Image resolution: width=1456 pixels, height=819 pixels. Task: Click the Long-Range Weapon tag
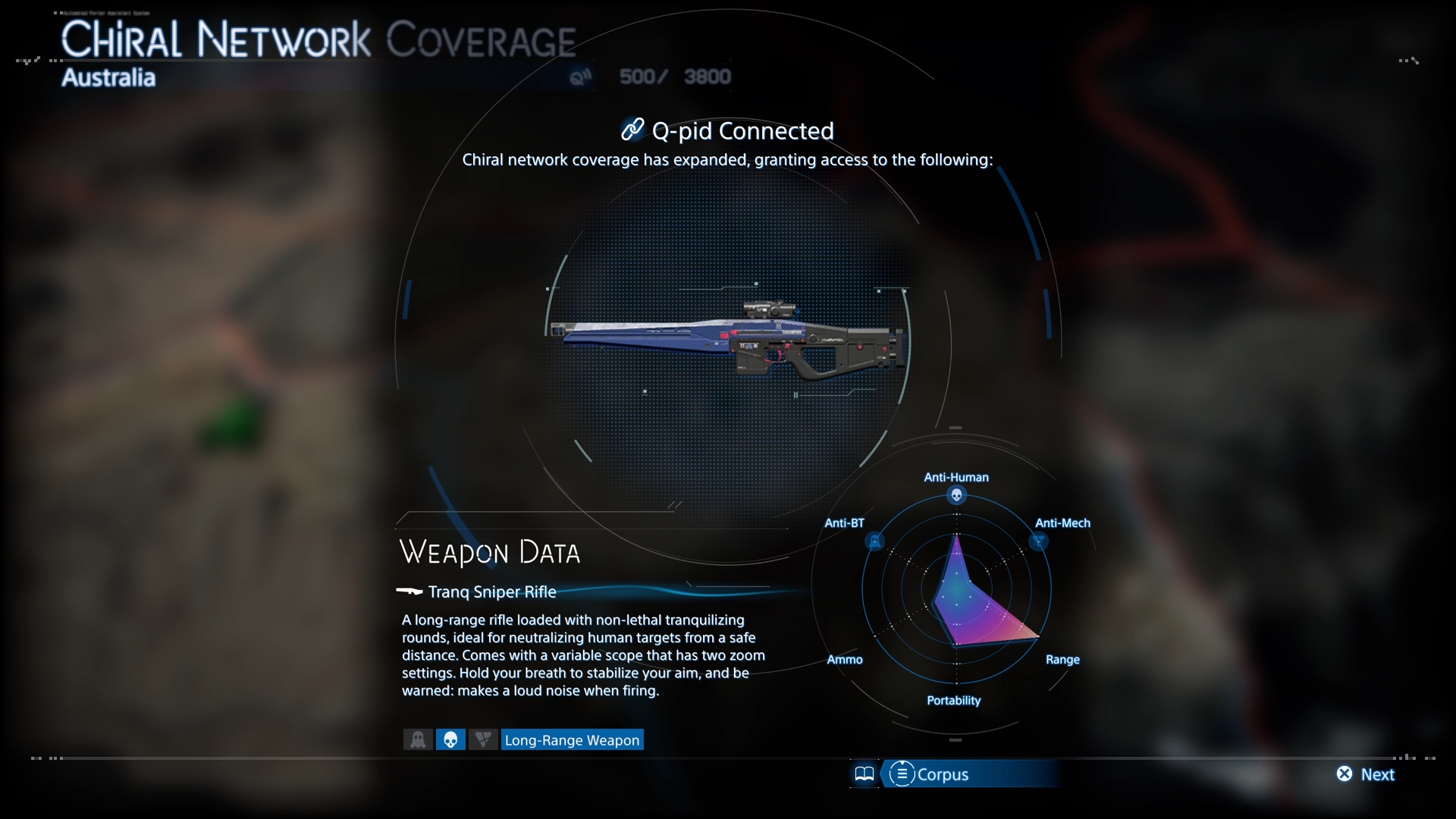573,740
